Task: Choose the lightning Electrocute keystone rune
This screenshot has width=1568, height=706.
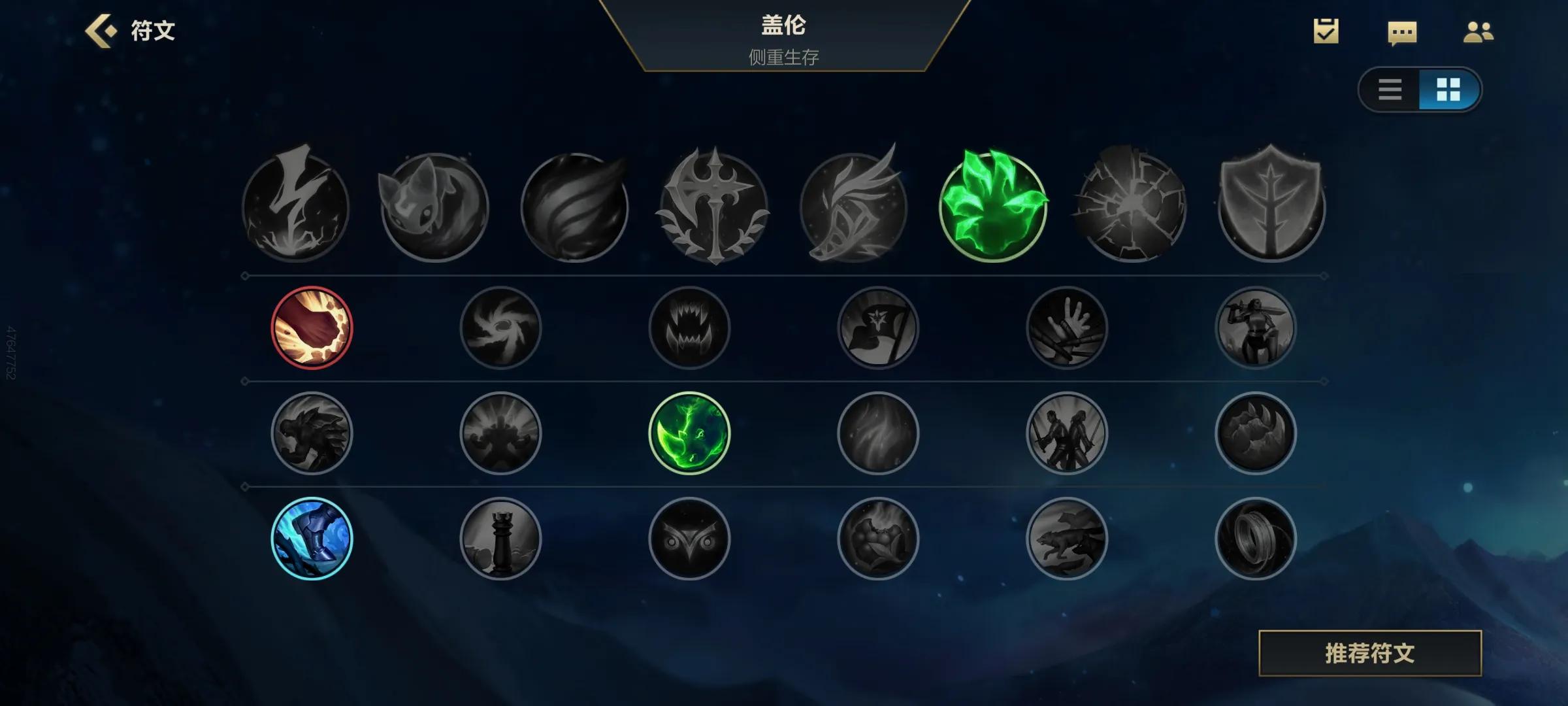Action: point(295,207)
